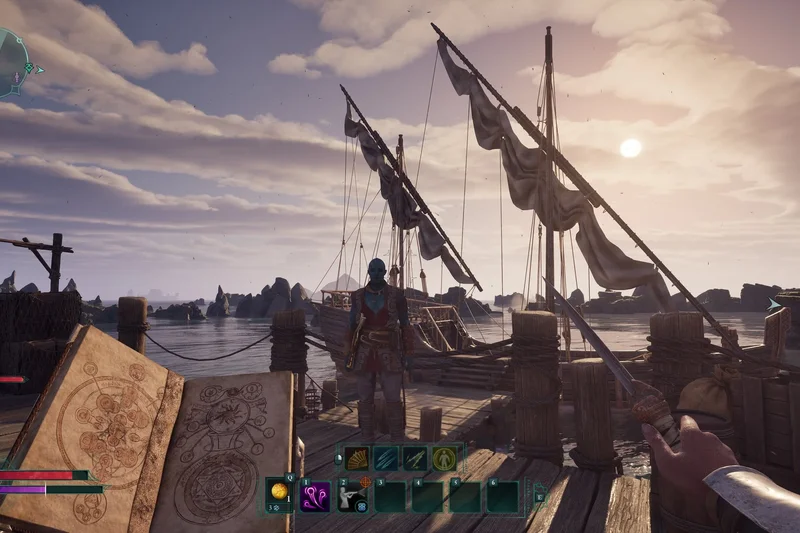Use the blue claw slash ability
The height and width of the screenshot is (533, 800).
pos(387,458)
